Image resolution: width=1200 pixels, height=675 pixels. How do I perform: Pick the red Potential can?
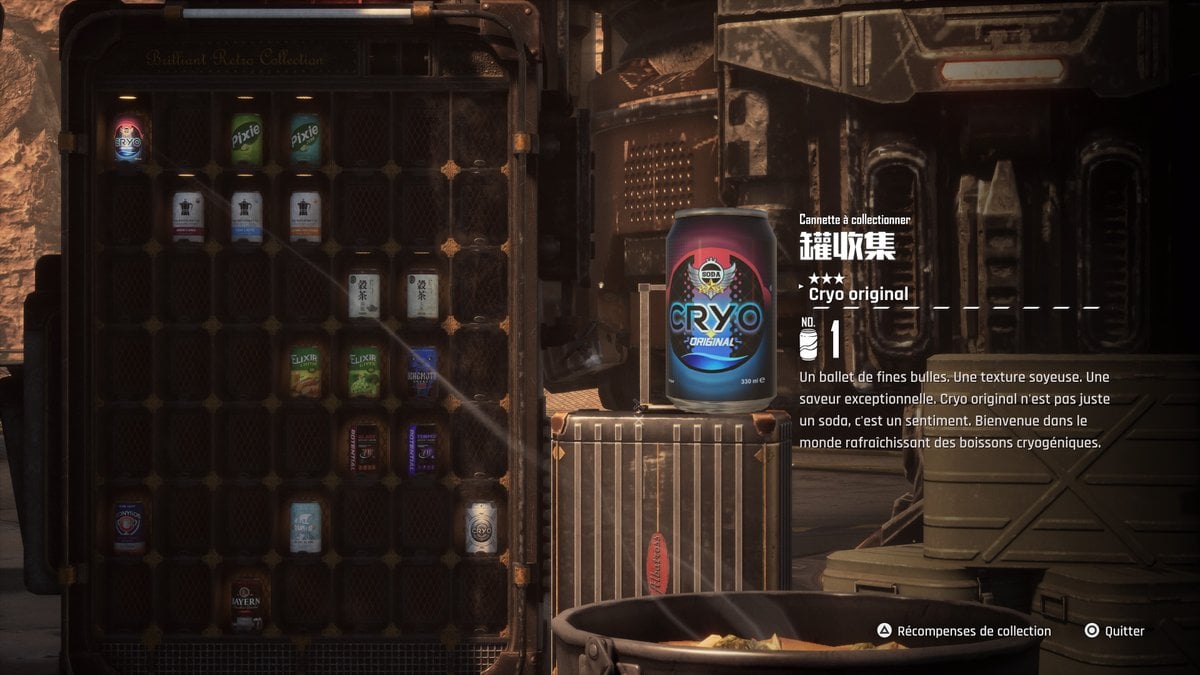[x=364, y=448]
